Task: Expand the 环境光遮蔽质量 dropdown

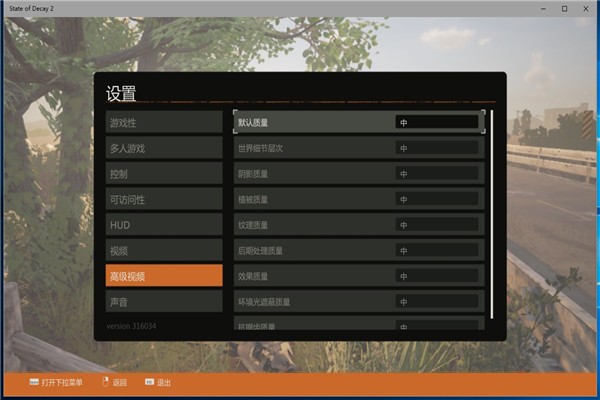Action: 437,301
